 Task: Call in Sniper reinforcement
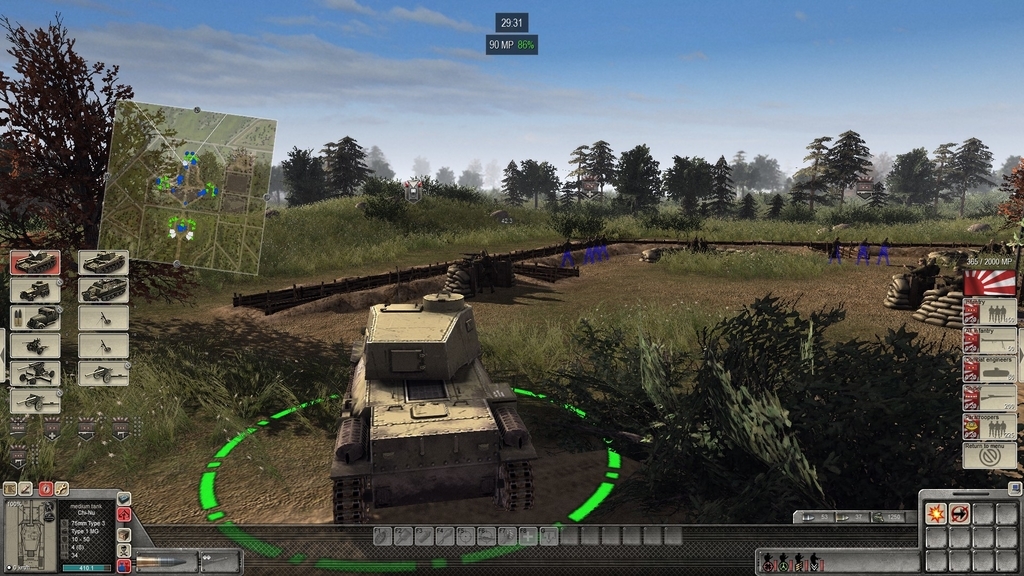coord(989,398)
